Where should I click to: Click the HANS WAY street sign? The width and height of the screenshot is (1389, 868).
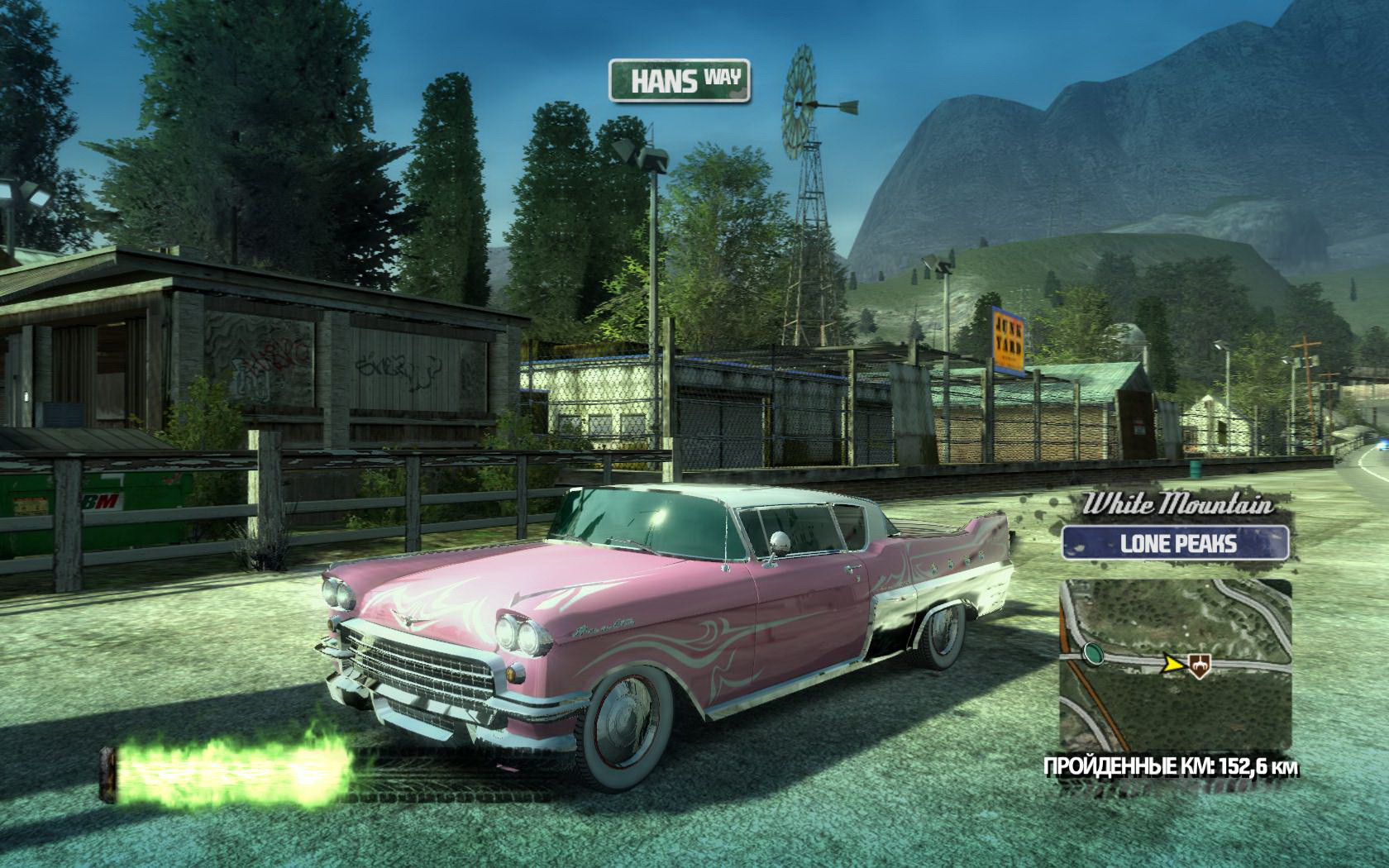(x=680, y=81)
